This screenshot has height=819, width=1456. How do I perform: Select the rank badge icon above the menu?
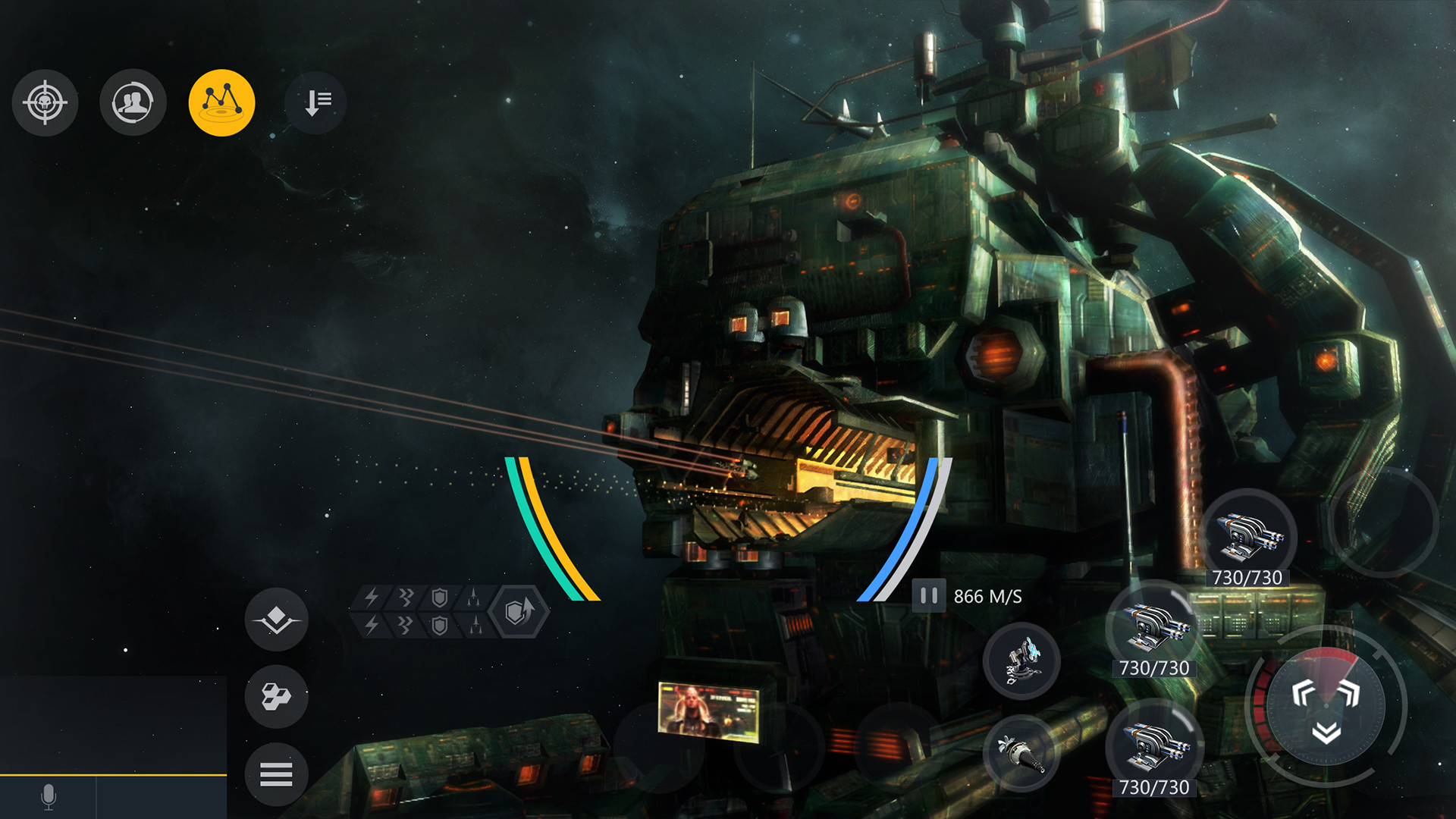point(278,620)
